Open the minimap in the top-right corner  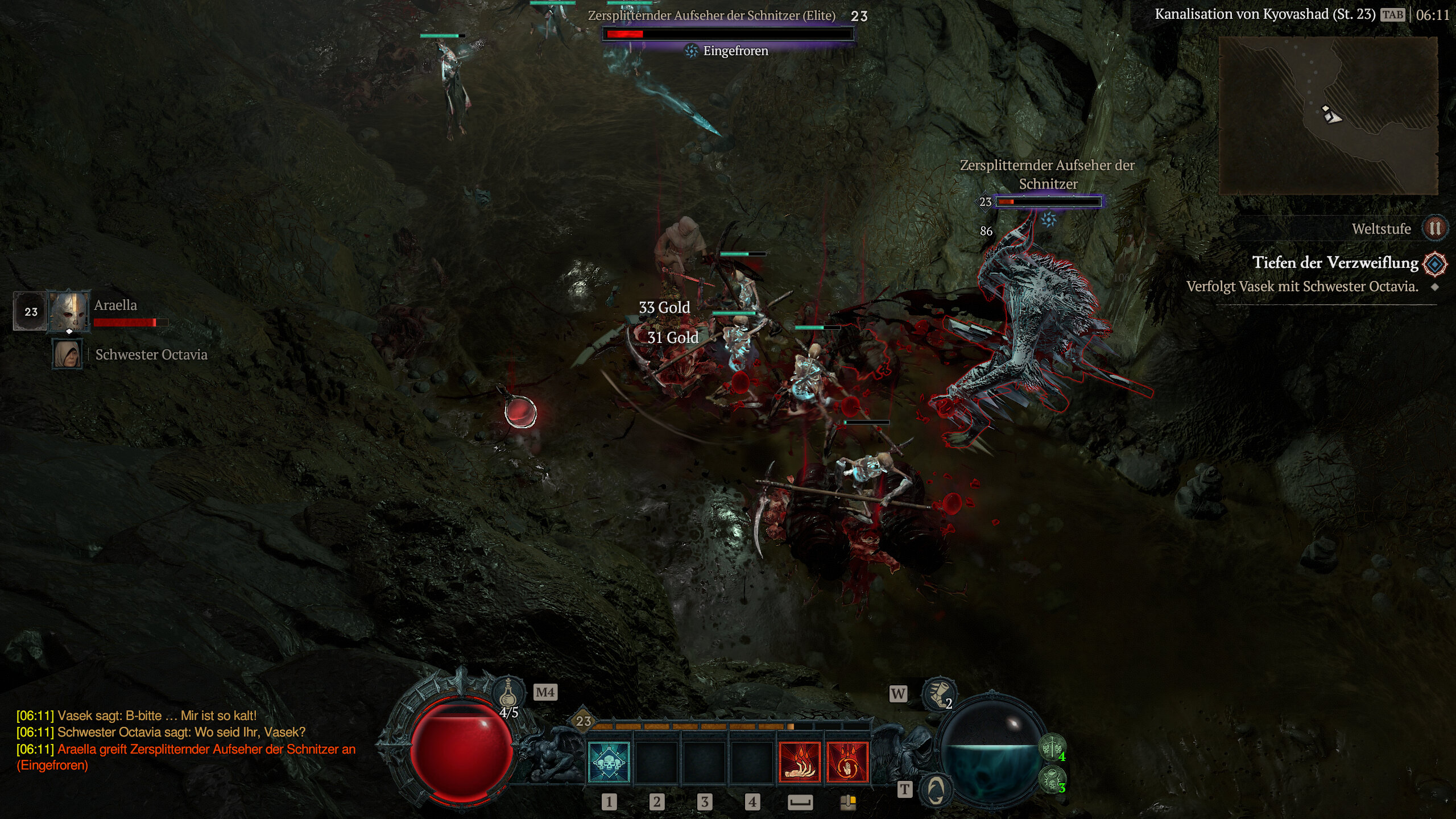point(1328,116)
